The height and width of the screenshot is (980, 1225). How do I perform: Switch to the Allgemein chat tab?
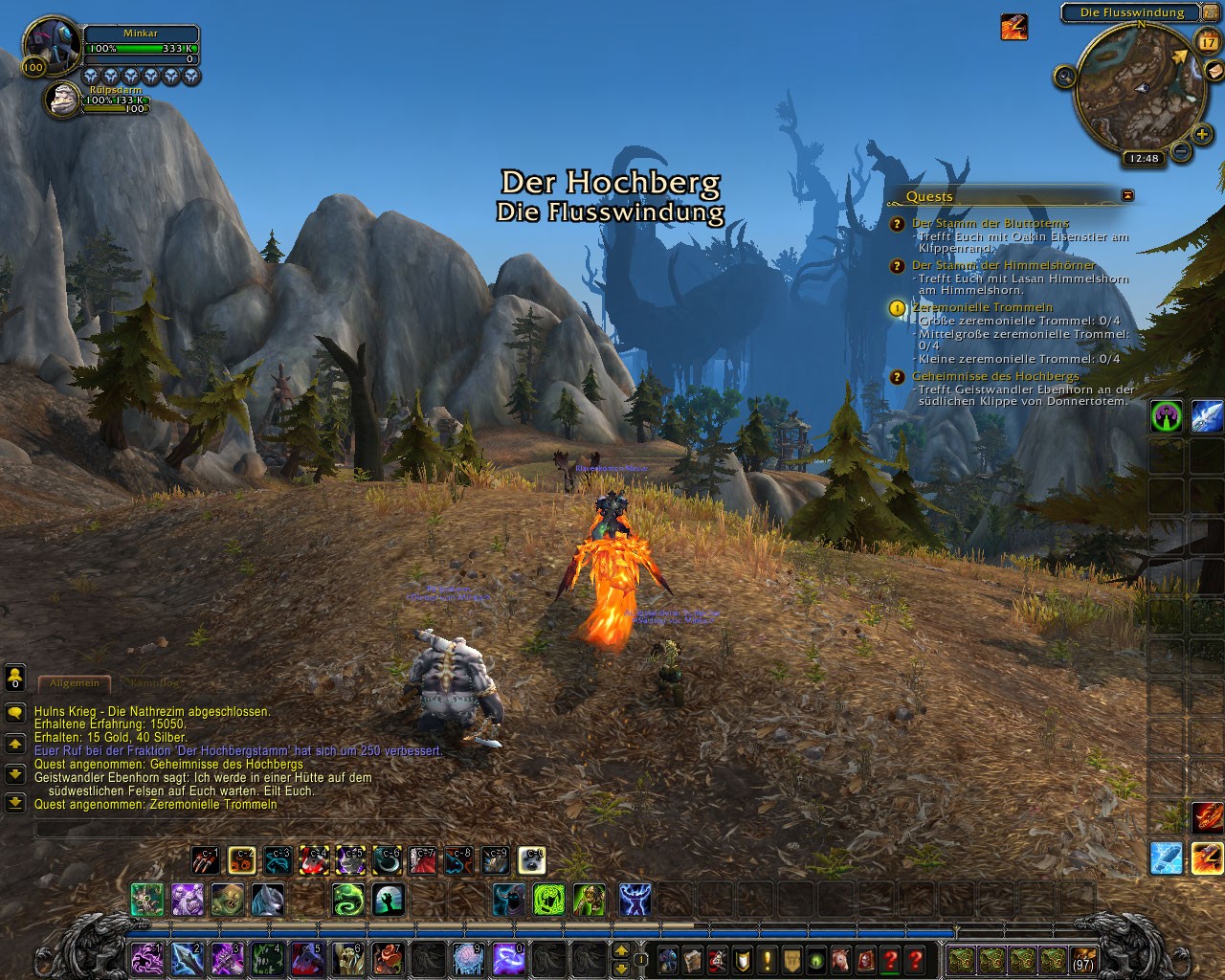coord(74,683)
